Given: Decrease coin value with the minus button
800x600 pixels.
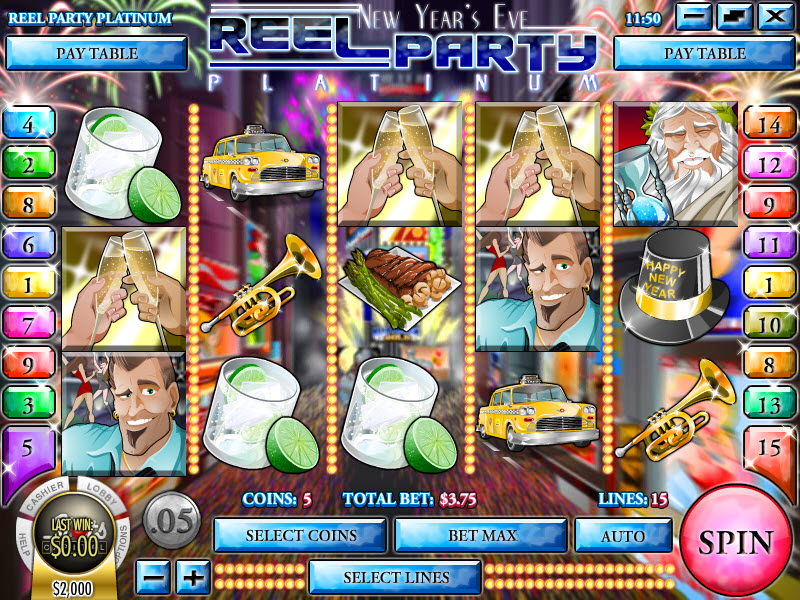Looking at the screenshot, I should click(x=151, y=577).
